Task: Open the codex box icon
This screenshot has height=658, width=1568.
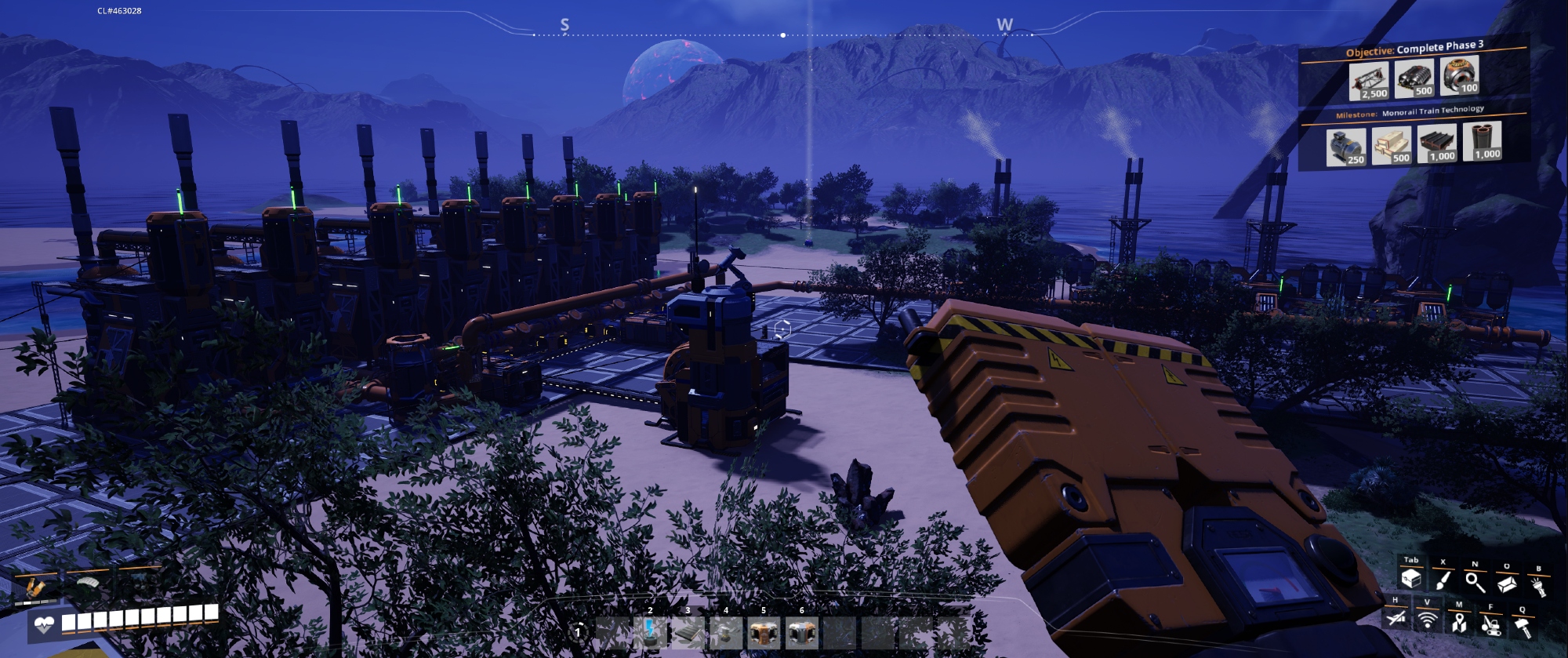Action: pos(1506,584)
